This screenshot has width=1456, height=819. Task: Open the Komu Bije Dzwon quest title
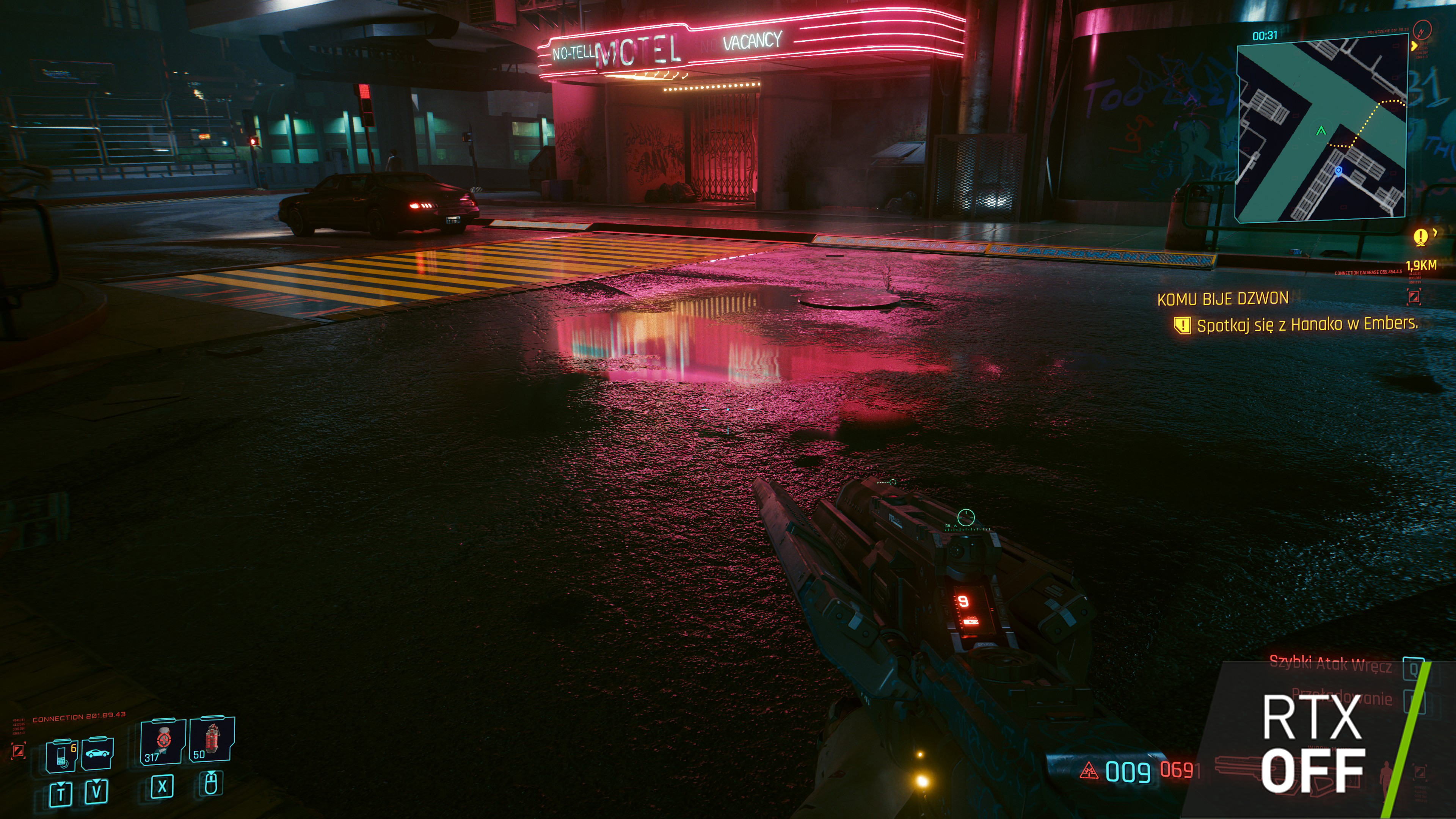tap(1222, 299)
